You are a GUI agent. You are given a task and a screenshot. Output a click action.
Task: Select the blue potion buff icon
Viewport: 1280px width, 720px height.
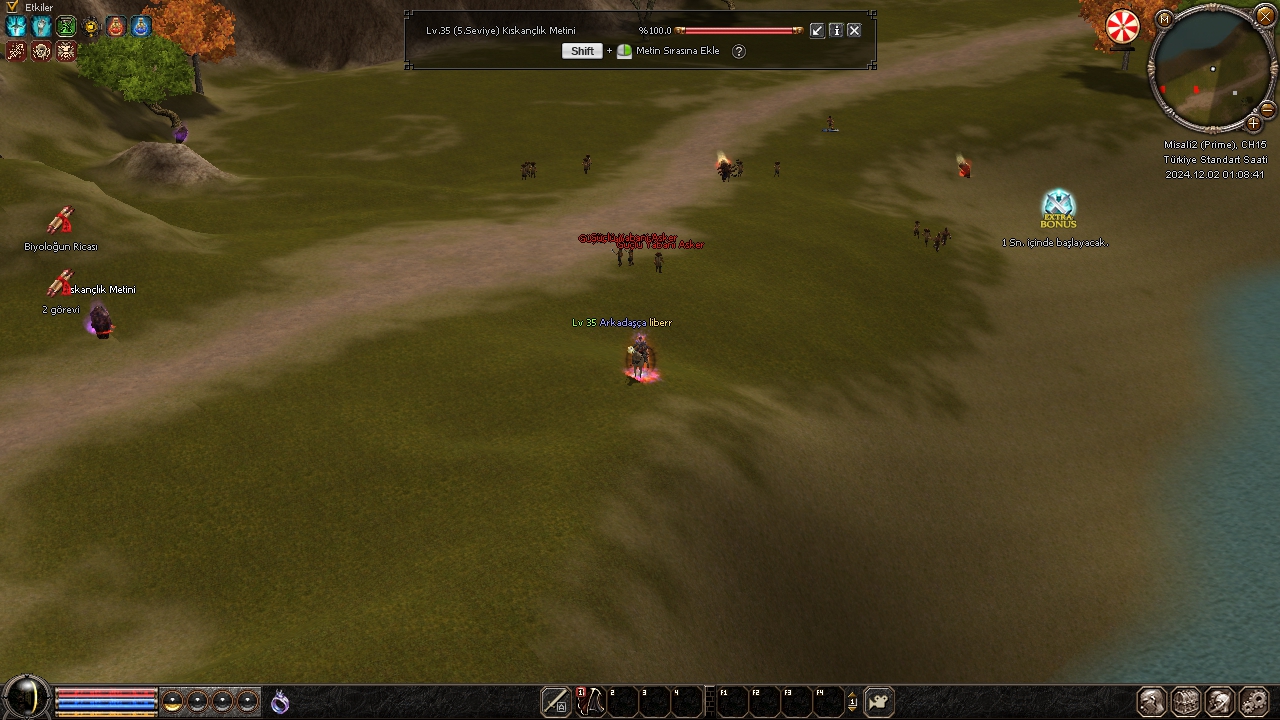pyautogui.click(x=141, y=27)
